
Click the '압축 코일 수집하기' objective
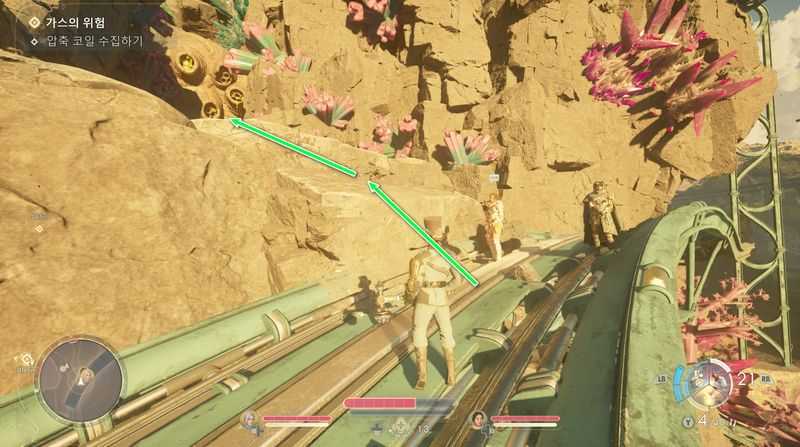[95, 41]
